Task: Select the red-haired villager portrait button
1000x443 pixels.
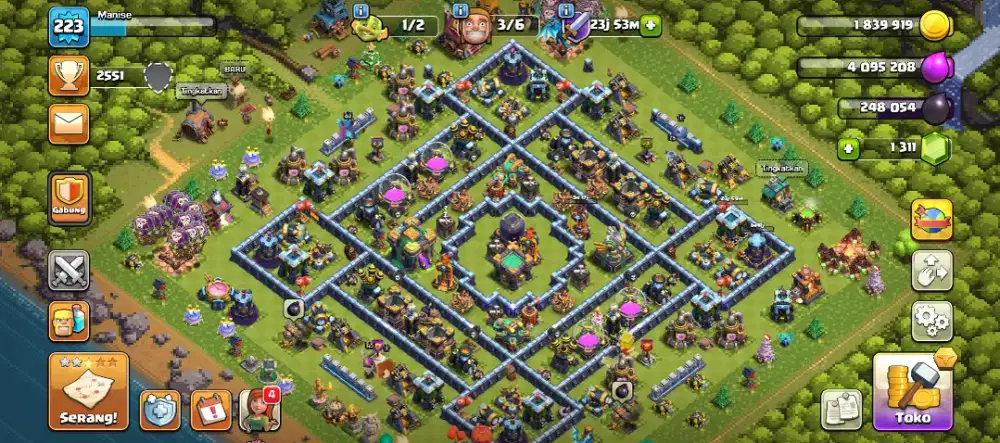Action: click(258, 408)
